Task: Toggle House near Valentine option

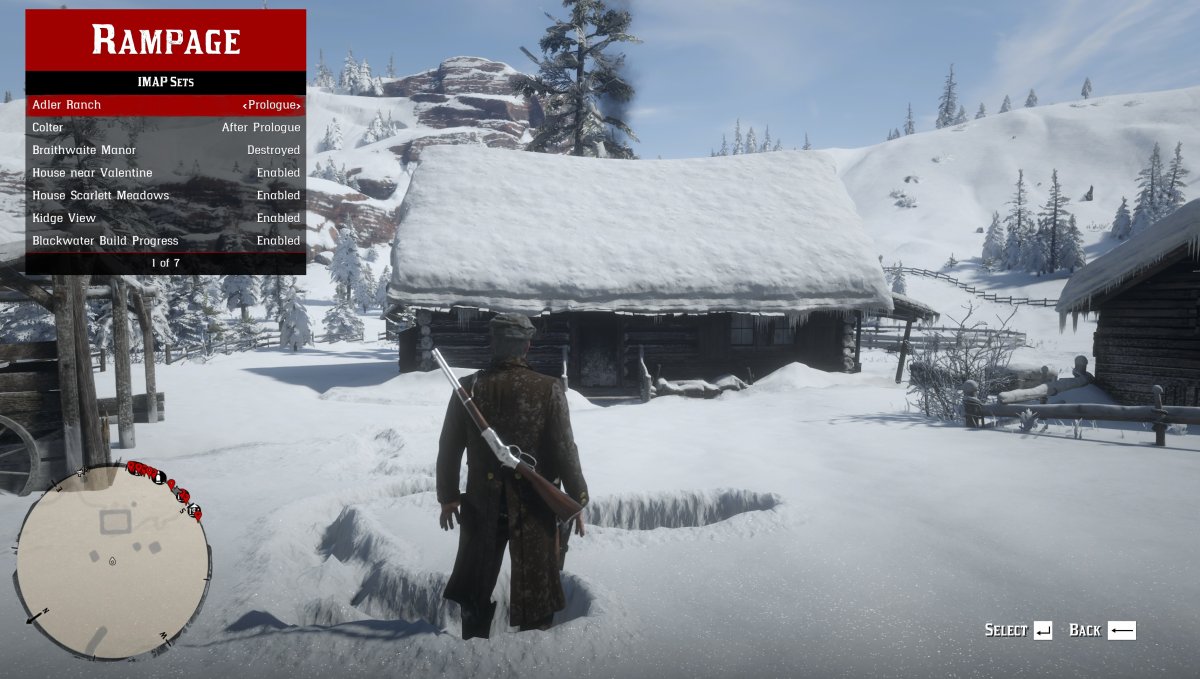Action: coord(165,173)
